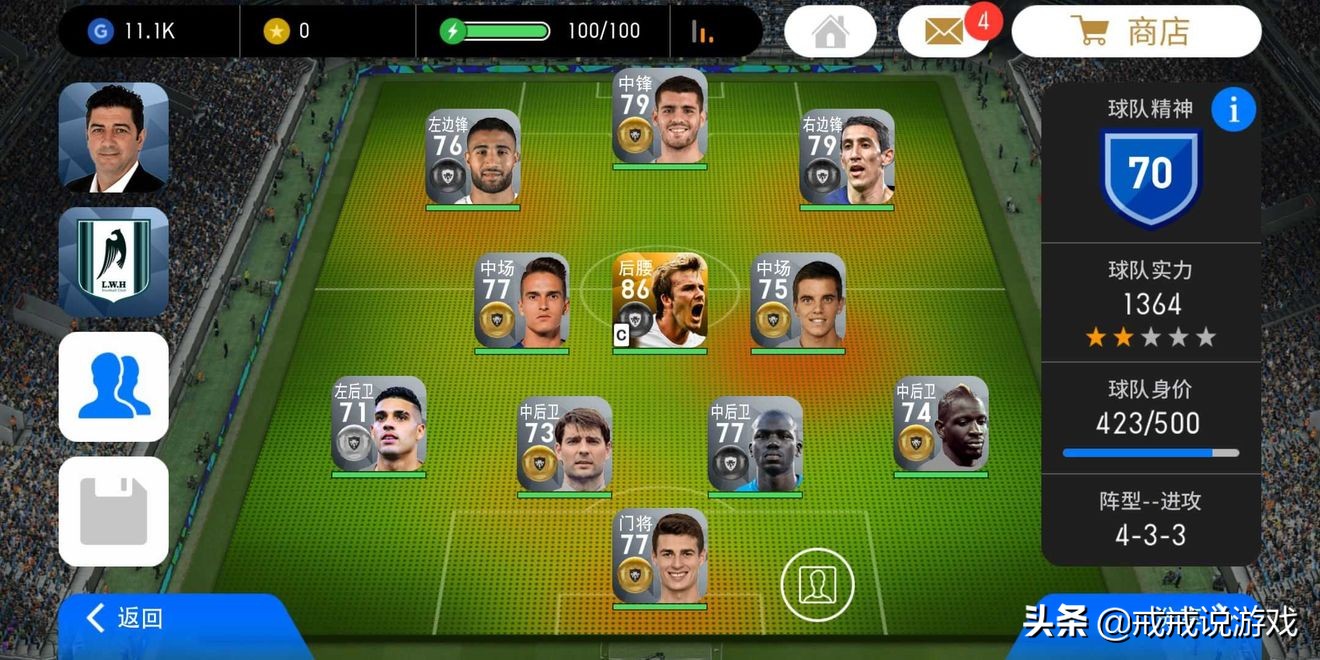
Task: Select the 左后卫 left back rated 71
Action: (379, 424)
